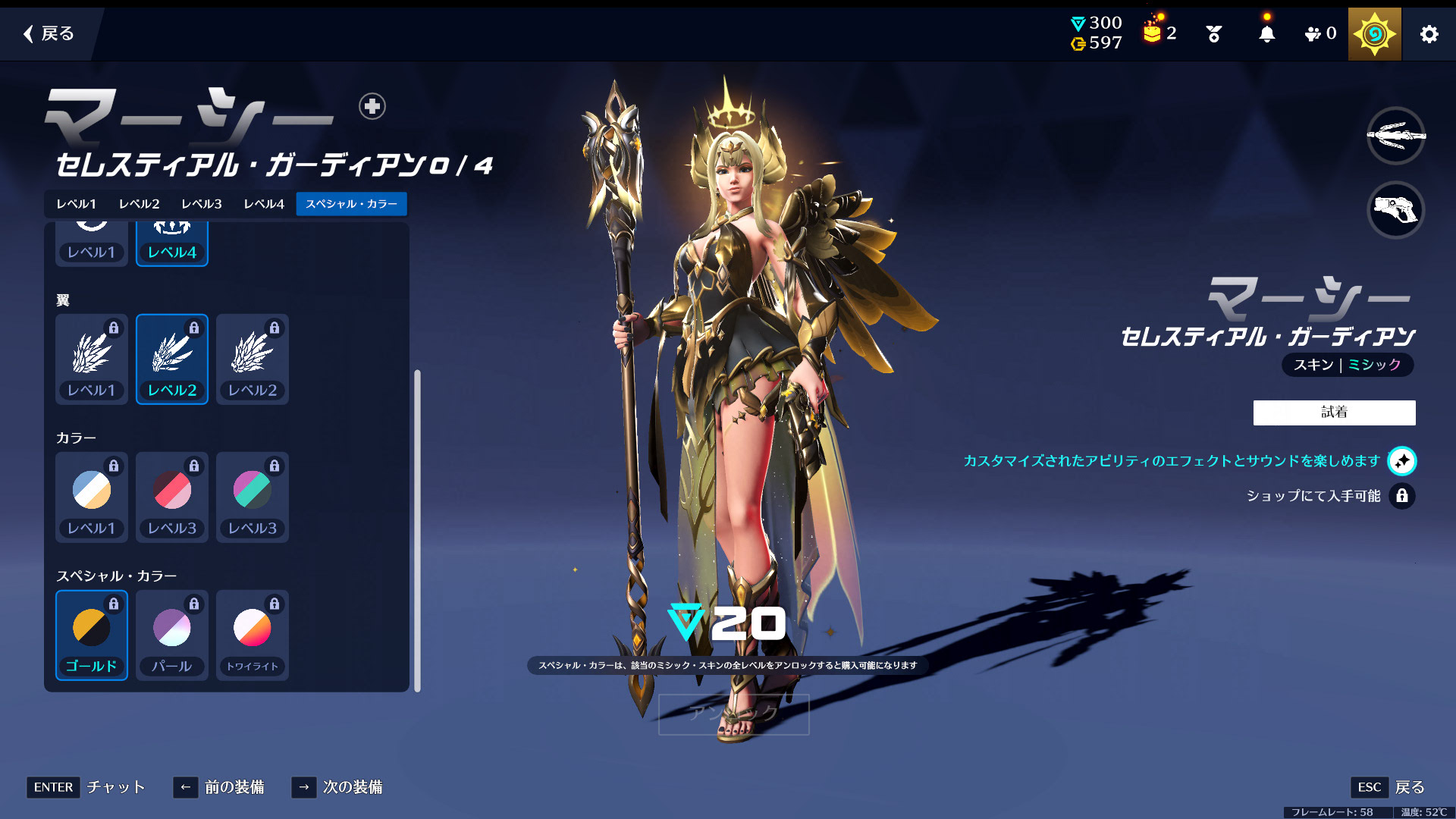Click the 戻る back button
The image size is (1456, 819).
[49, 33]
